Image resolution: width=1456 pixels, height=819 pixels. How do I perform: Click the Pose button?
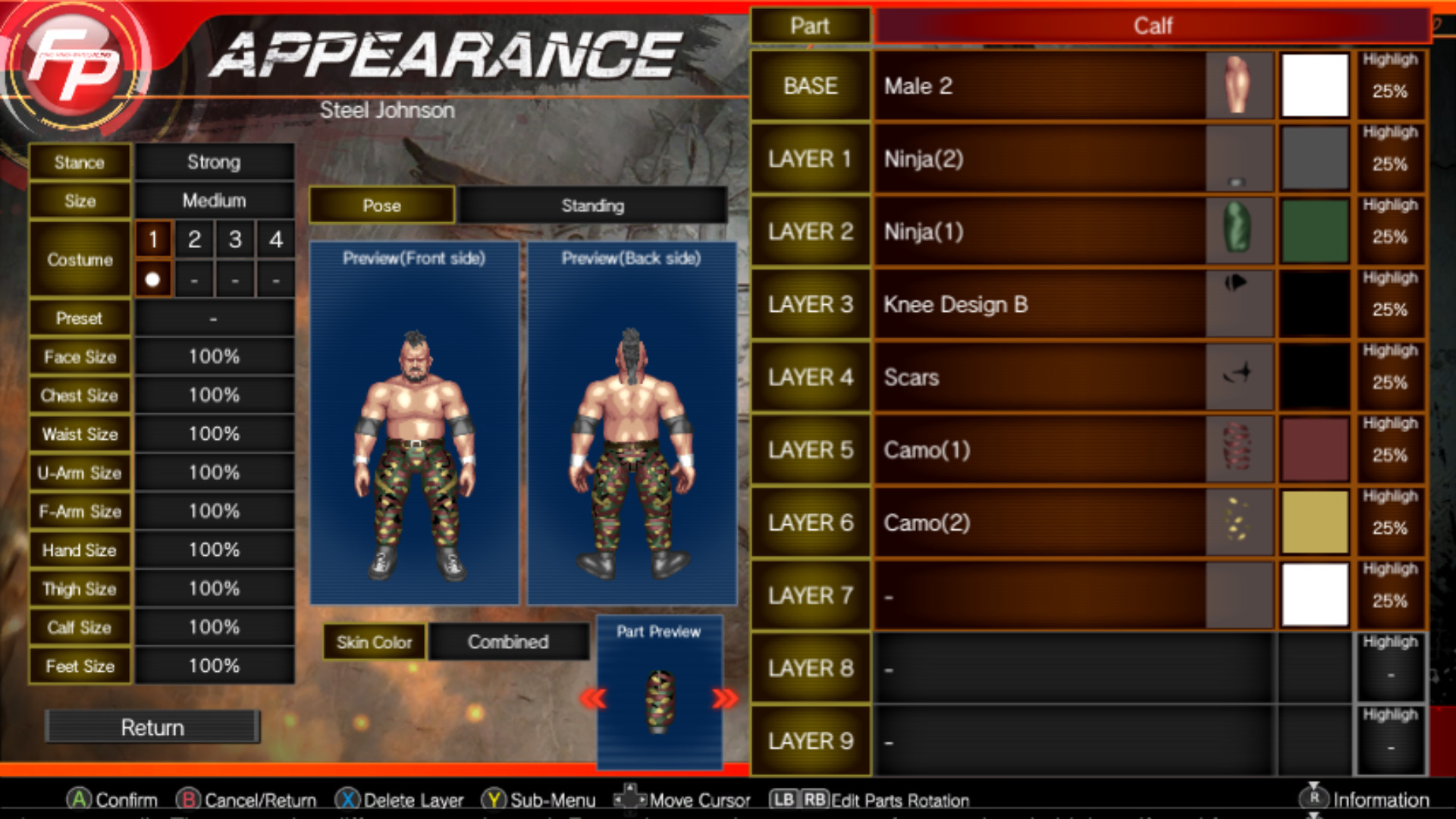pos(381,206)
